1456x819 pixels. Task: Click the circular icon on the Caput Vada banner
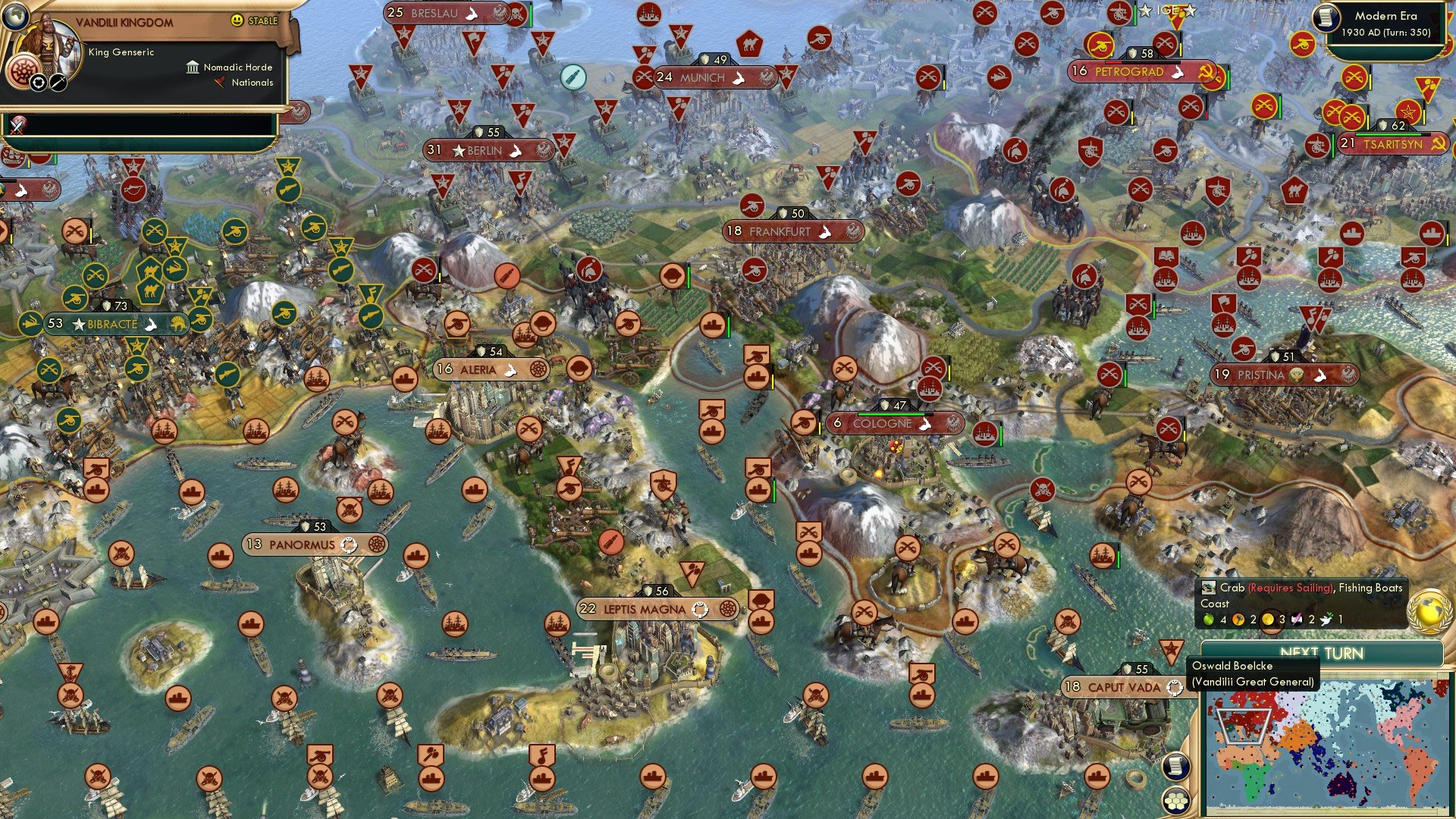click(1174, 689)
